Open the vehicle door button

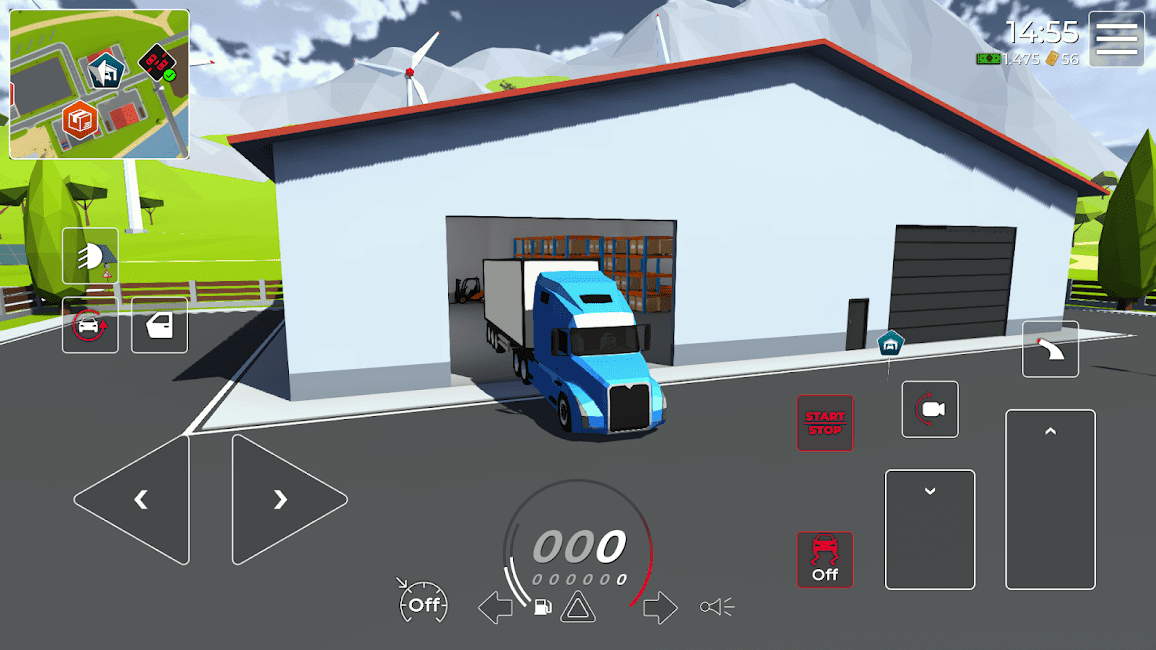[159, 325]
